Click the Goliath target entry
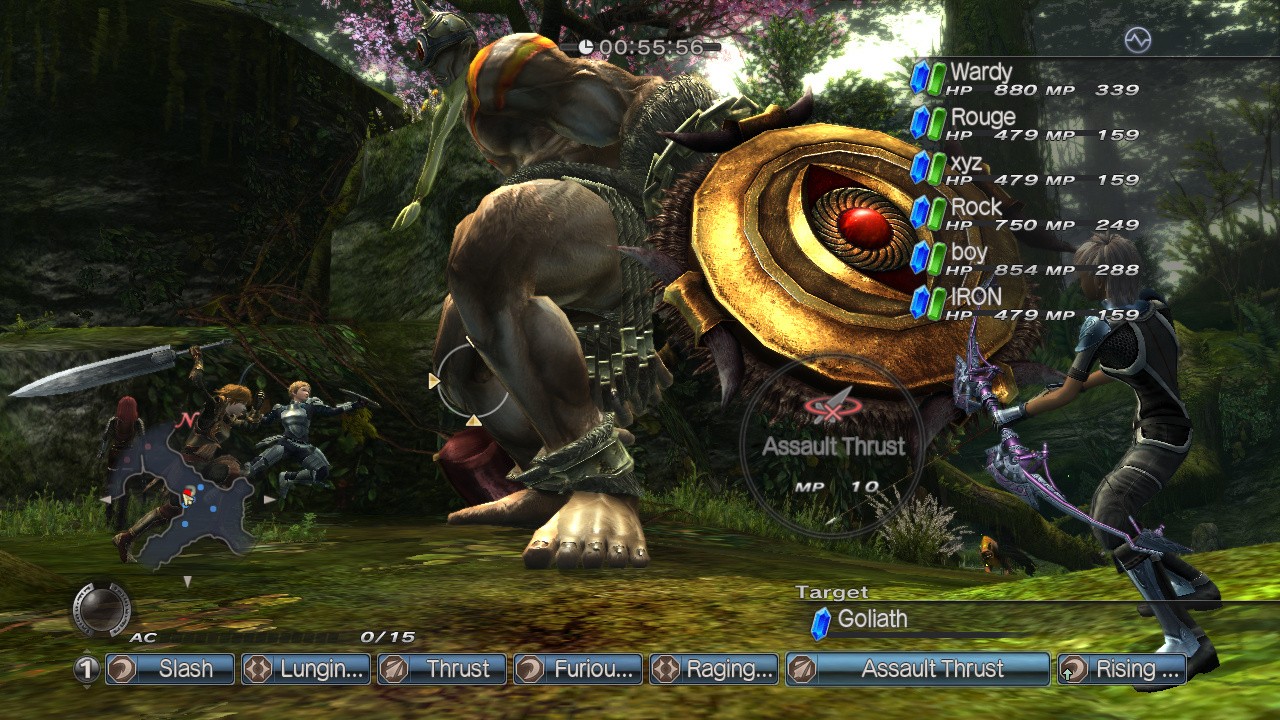Image resolution: width=1280 pixels, height=720 pixels. [x=871, y=620]
